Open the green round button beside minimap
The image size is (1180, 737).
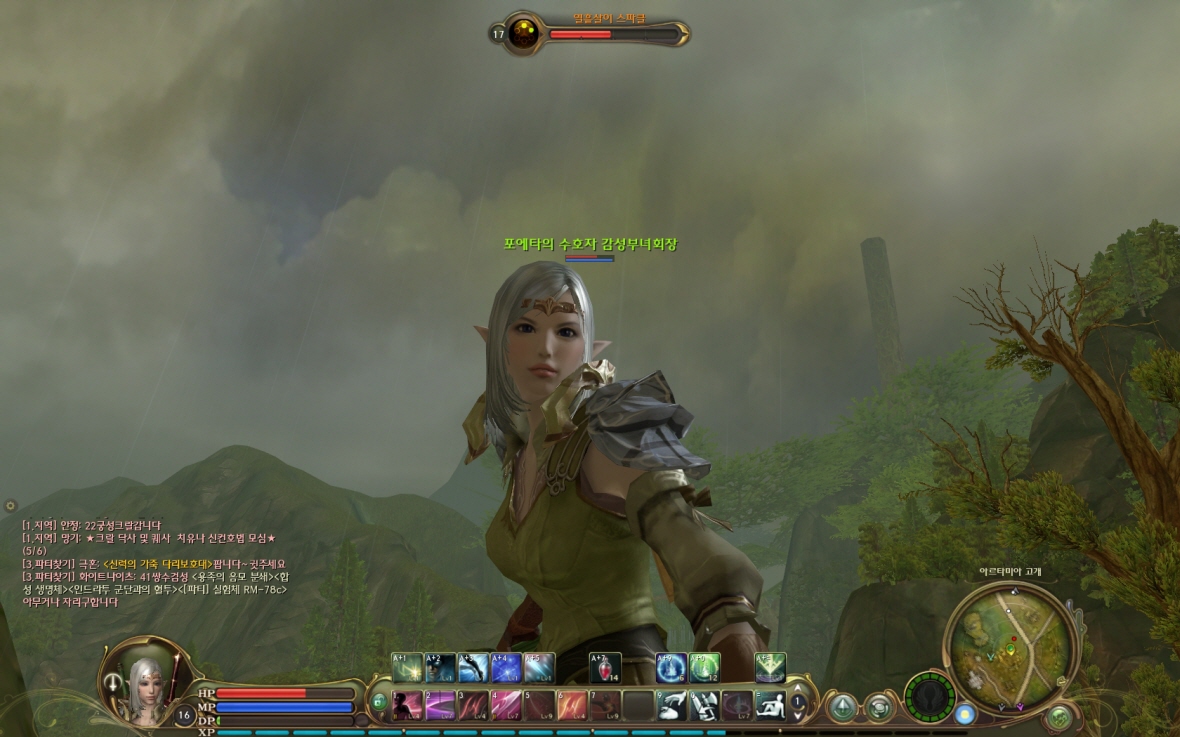(x=1060, y=716)
